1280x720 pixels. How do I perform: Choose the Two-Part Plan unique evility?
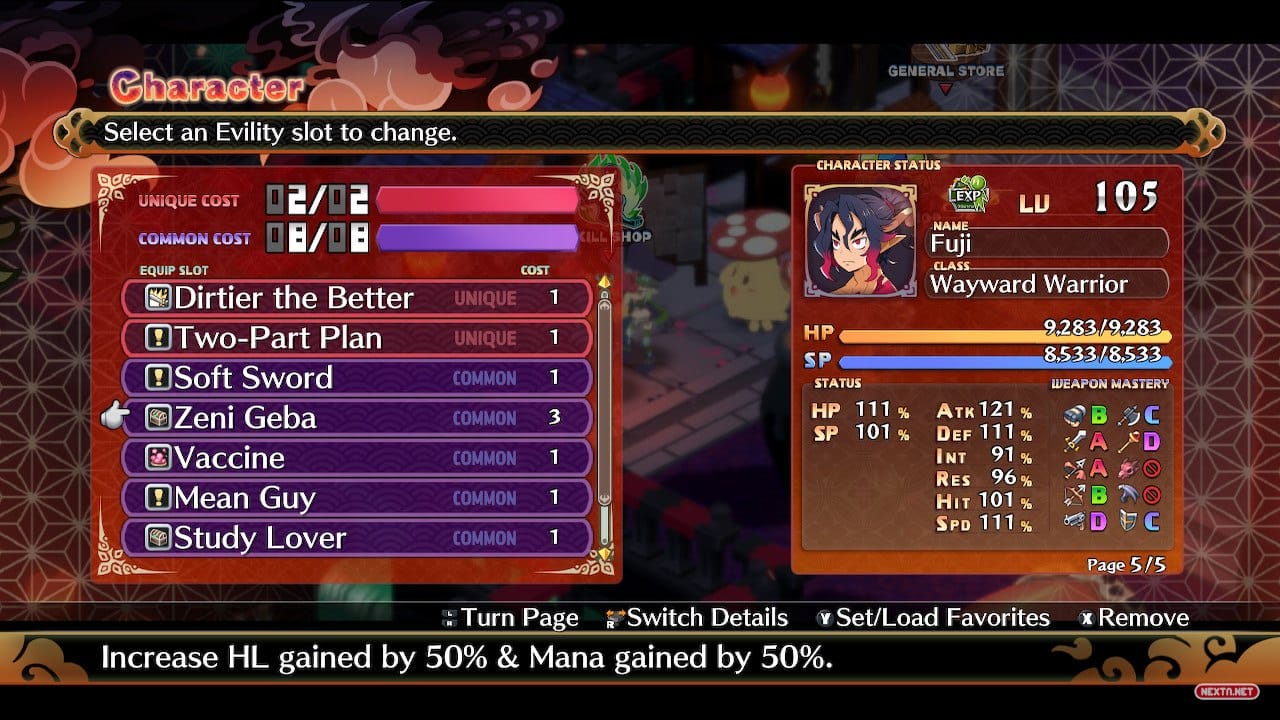(x=356, y=338)
